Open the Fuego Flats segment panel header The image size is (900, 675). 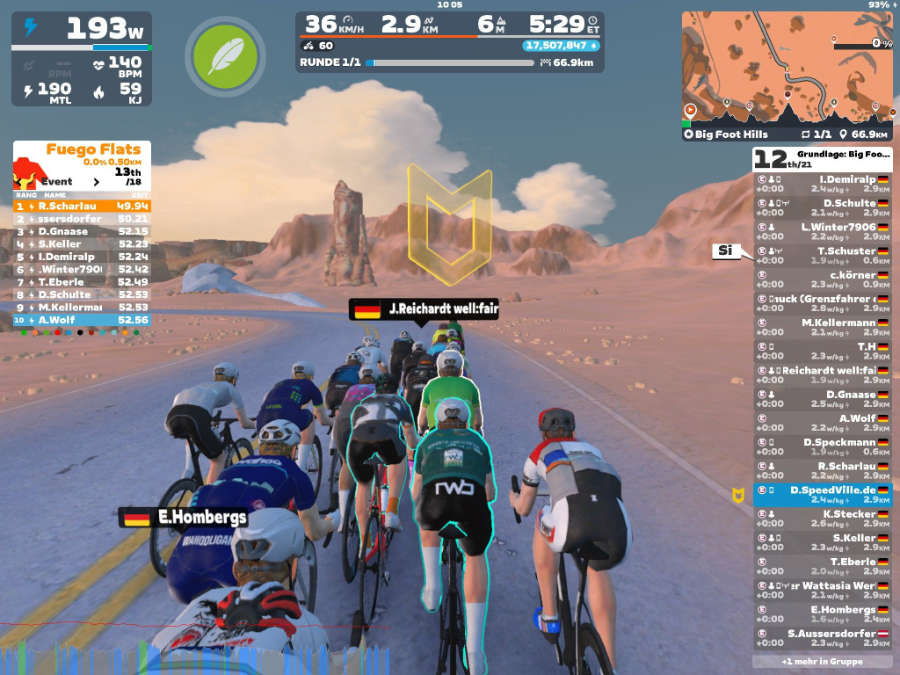tap(82, 151)
